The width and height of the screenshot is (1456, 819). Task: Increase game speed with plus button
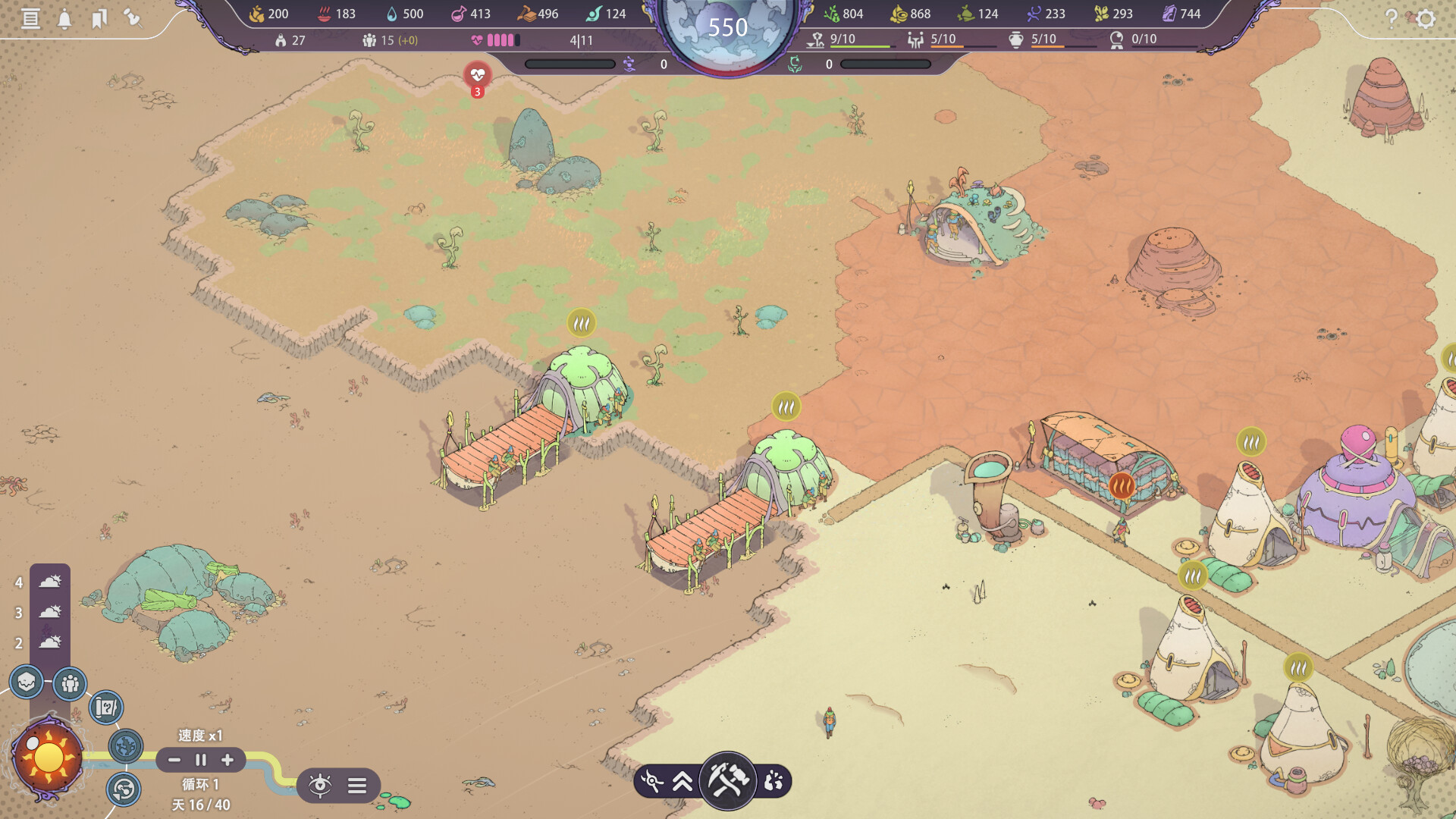point(227,760)
